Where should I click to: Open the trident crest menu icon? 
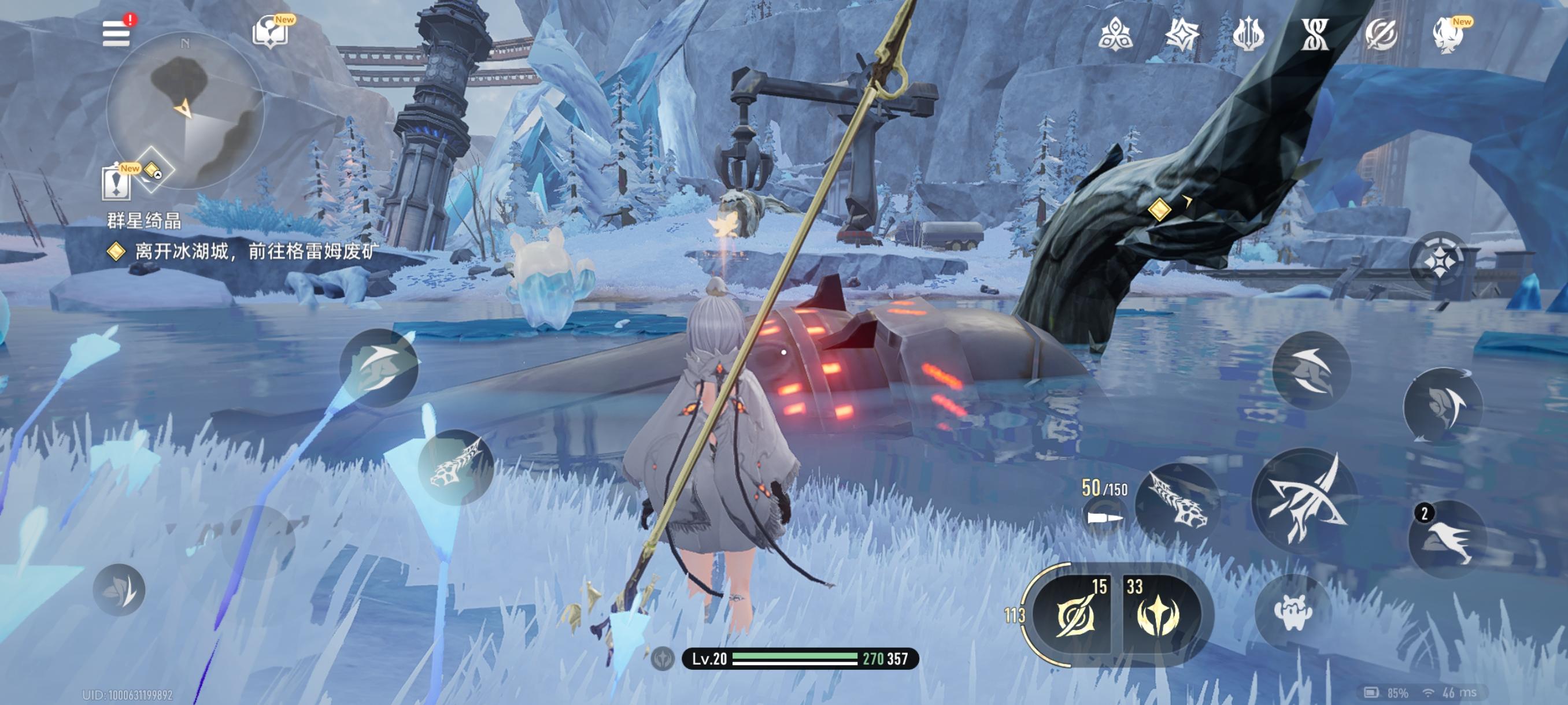[x=1248, y=34]
